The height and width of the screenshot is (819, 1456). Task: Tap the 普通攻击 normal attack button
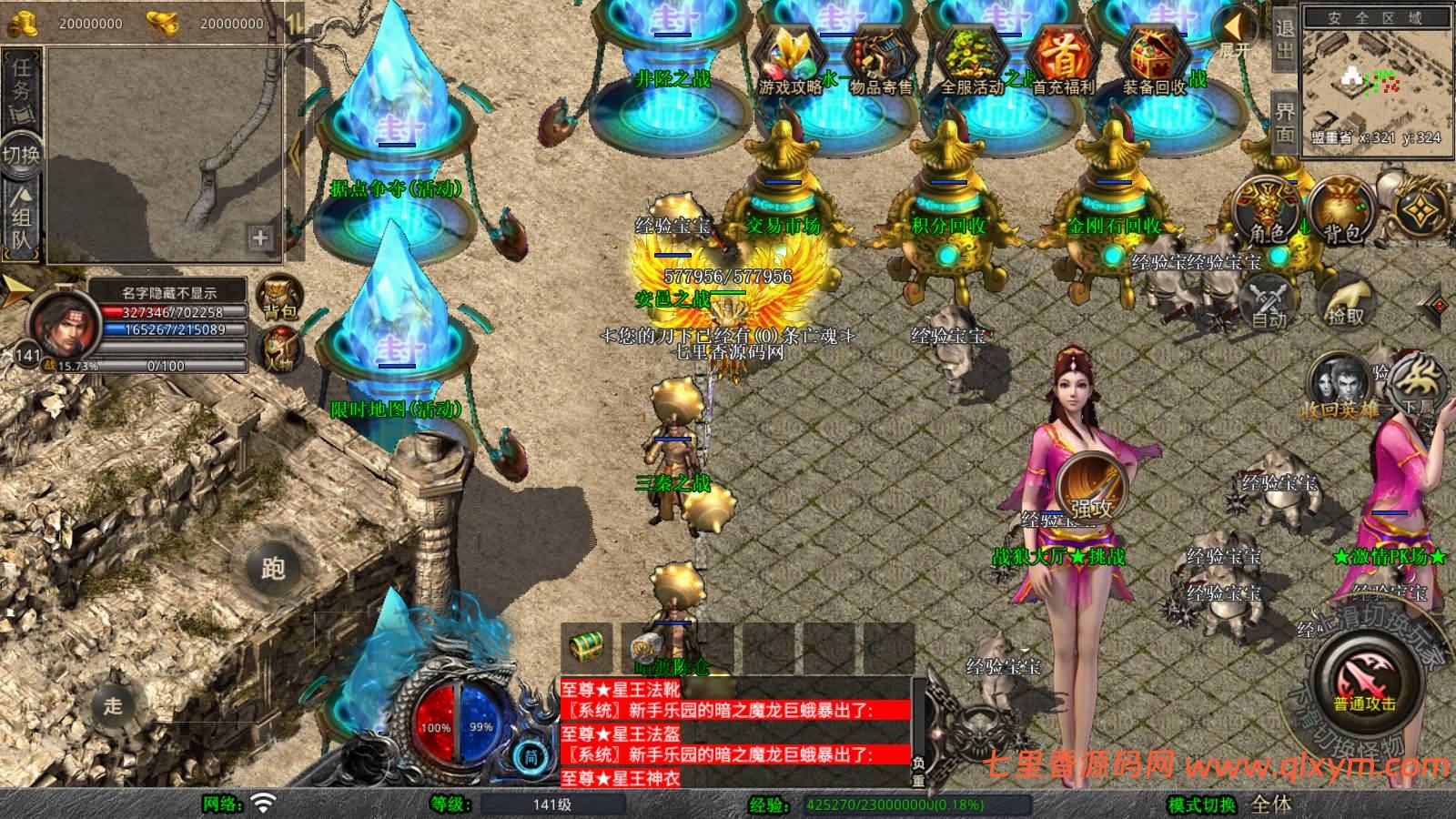tap(1364, 681)
